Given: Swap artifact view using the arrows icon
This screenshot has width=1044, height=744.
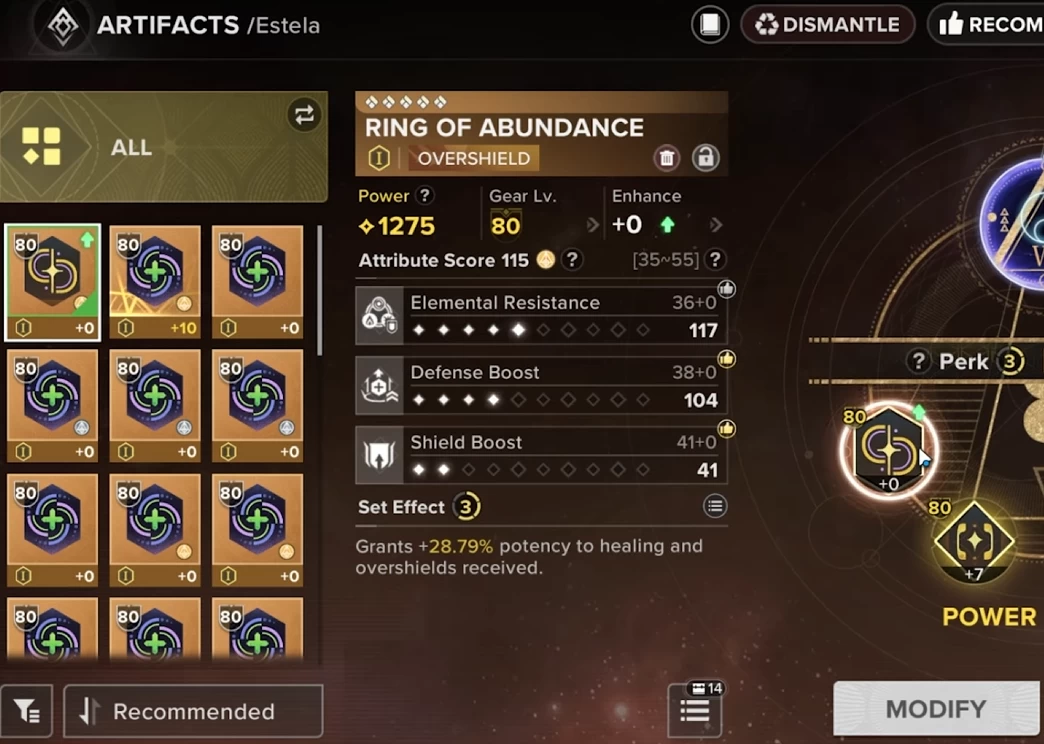Looking at the screenshot, I should point(304,115).
